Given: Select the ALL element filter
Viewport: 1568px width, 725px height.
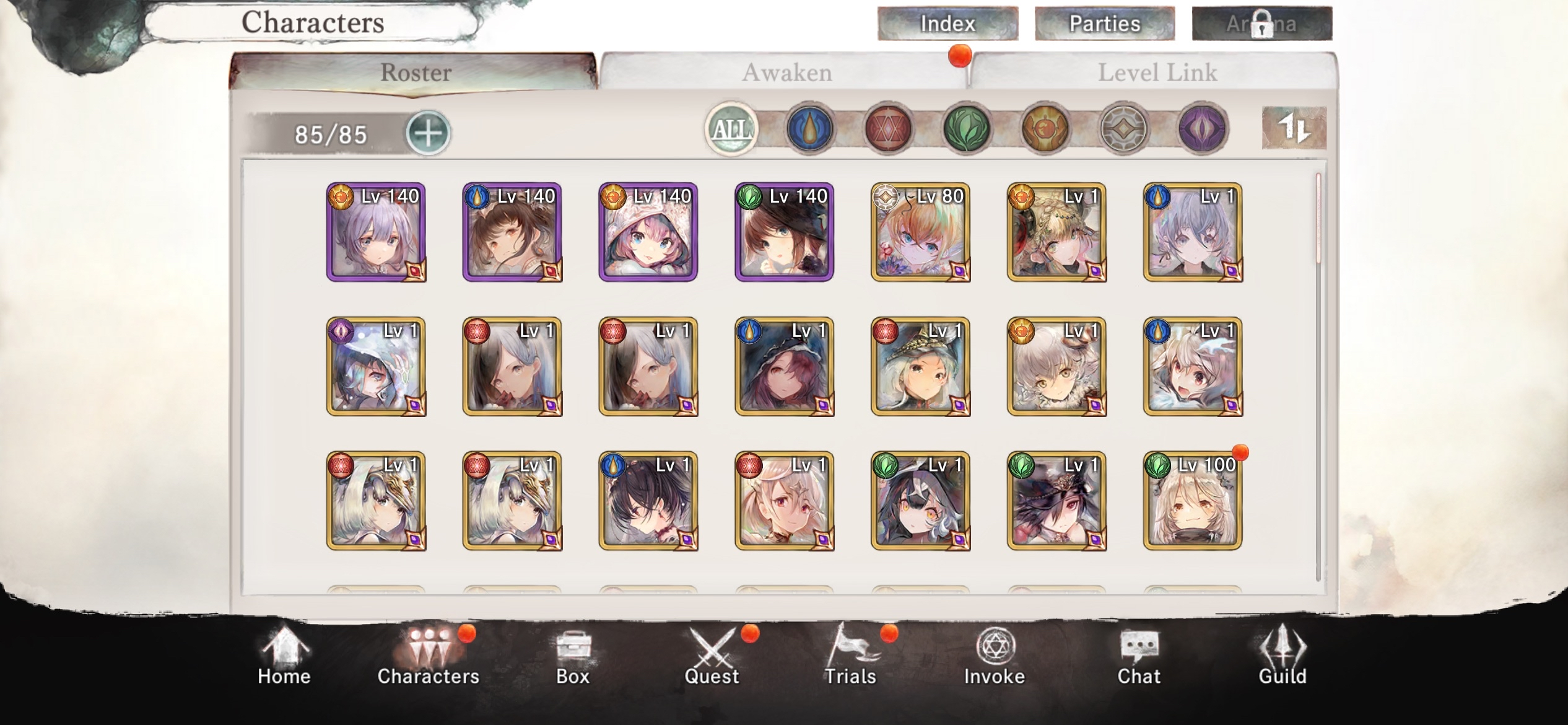Looking at the screenshot, I should tap(731, 130).
